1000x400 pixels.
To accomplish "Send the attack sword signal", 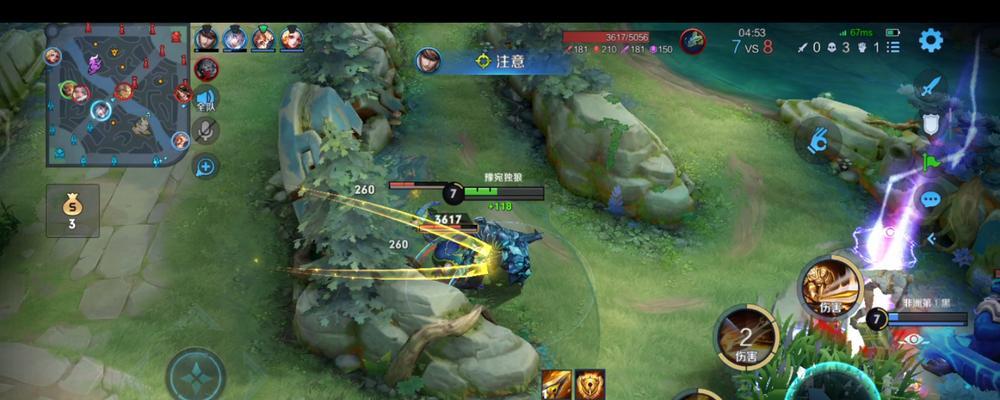I will (931, 87).
